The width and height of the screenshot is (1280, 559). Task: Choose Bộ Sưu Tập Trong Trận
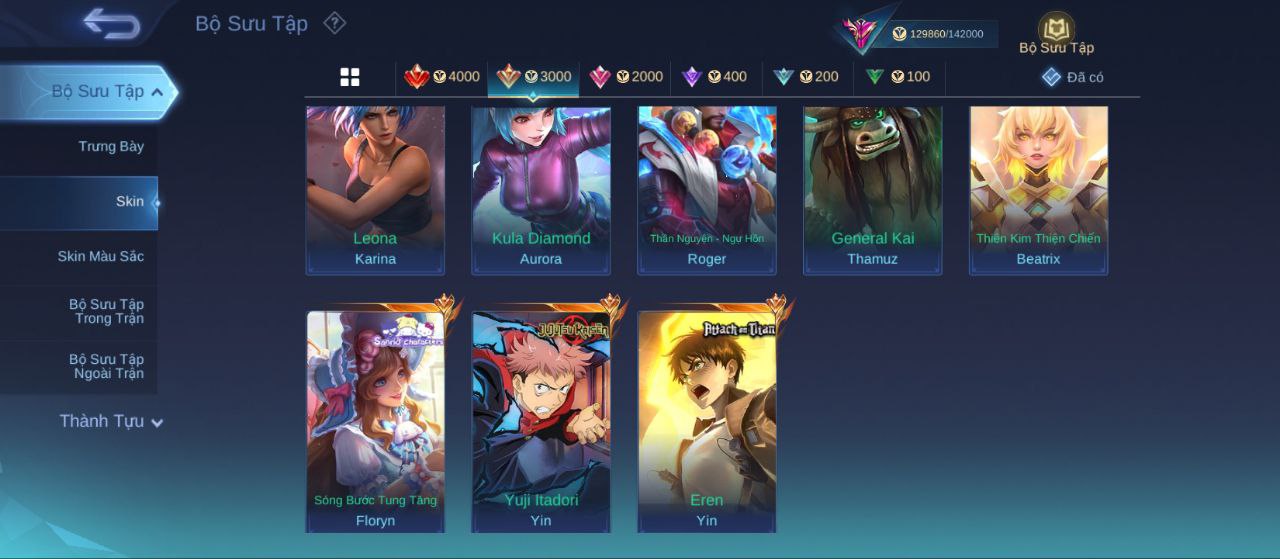(x=106, y=311)
